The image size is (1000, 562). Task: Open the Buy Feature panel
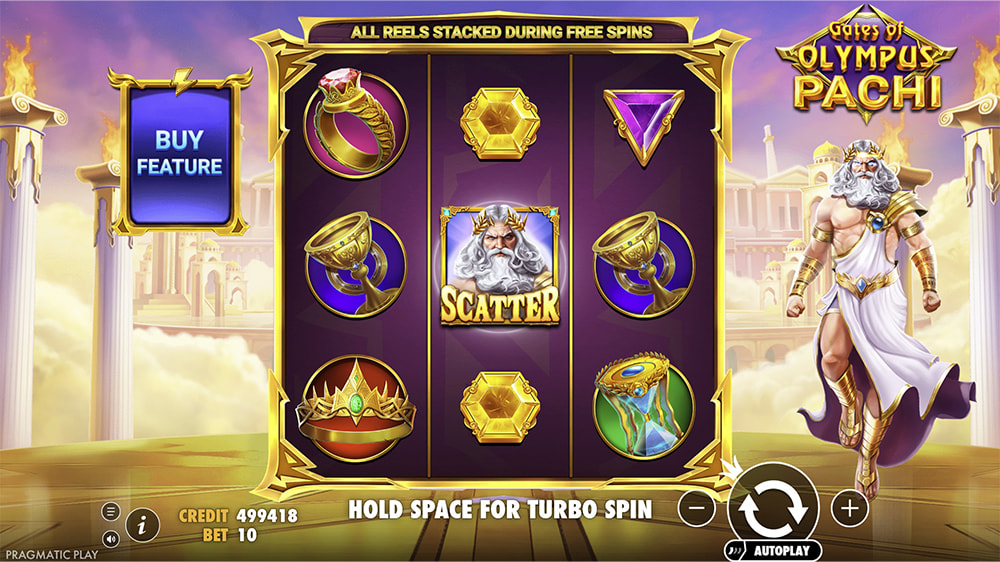(179, 153)
